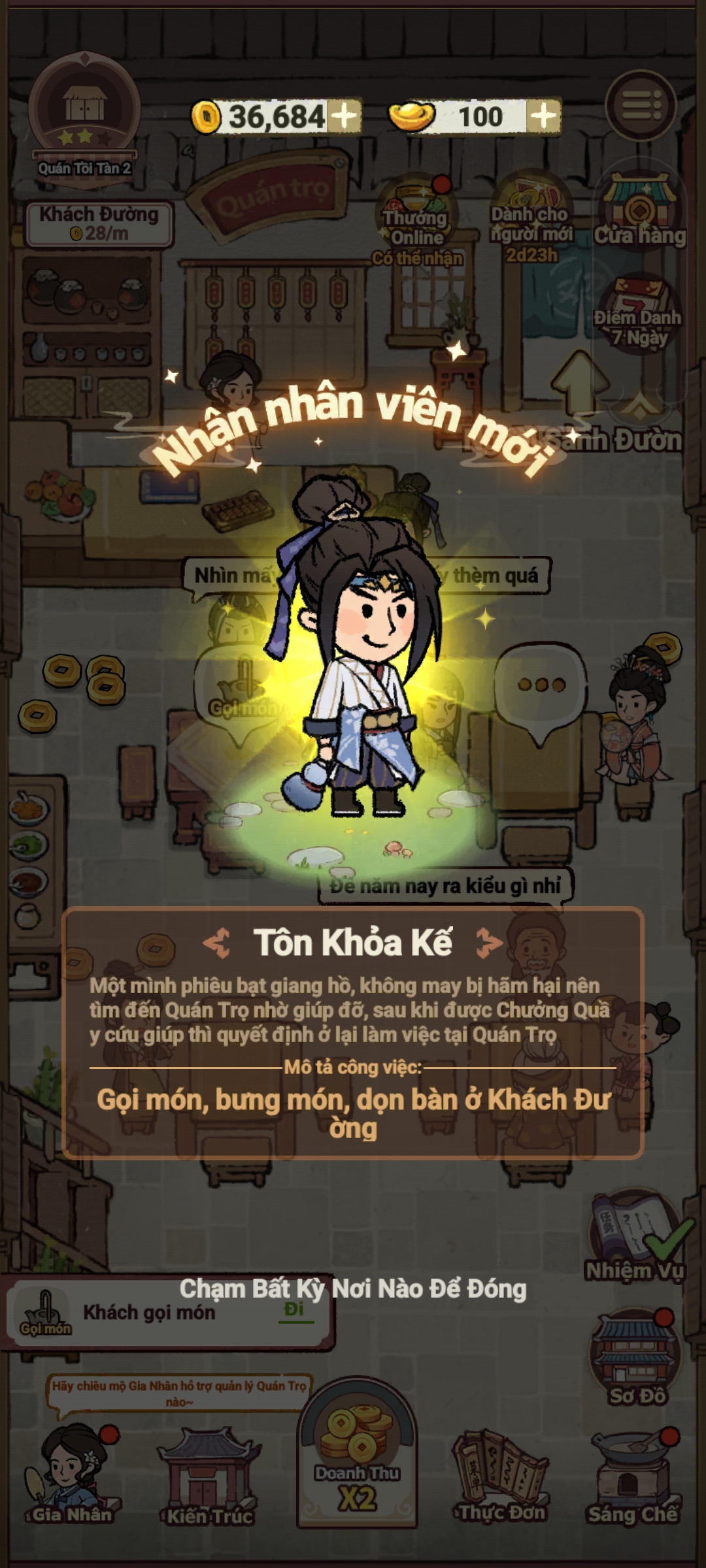Tap the close prompt text to dismiss the popup
This screenshot has width=706, height=1568.
tap(353, 1288)
